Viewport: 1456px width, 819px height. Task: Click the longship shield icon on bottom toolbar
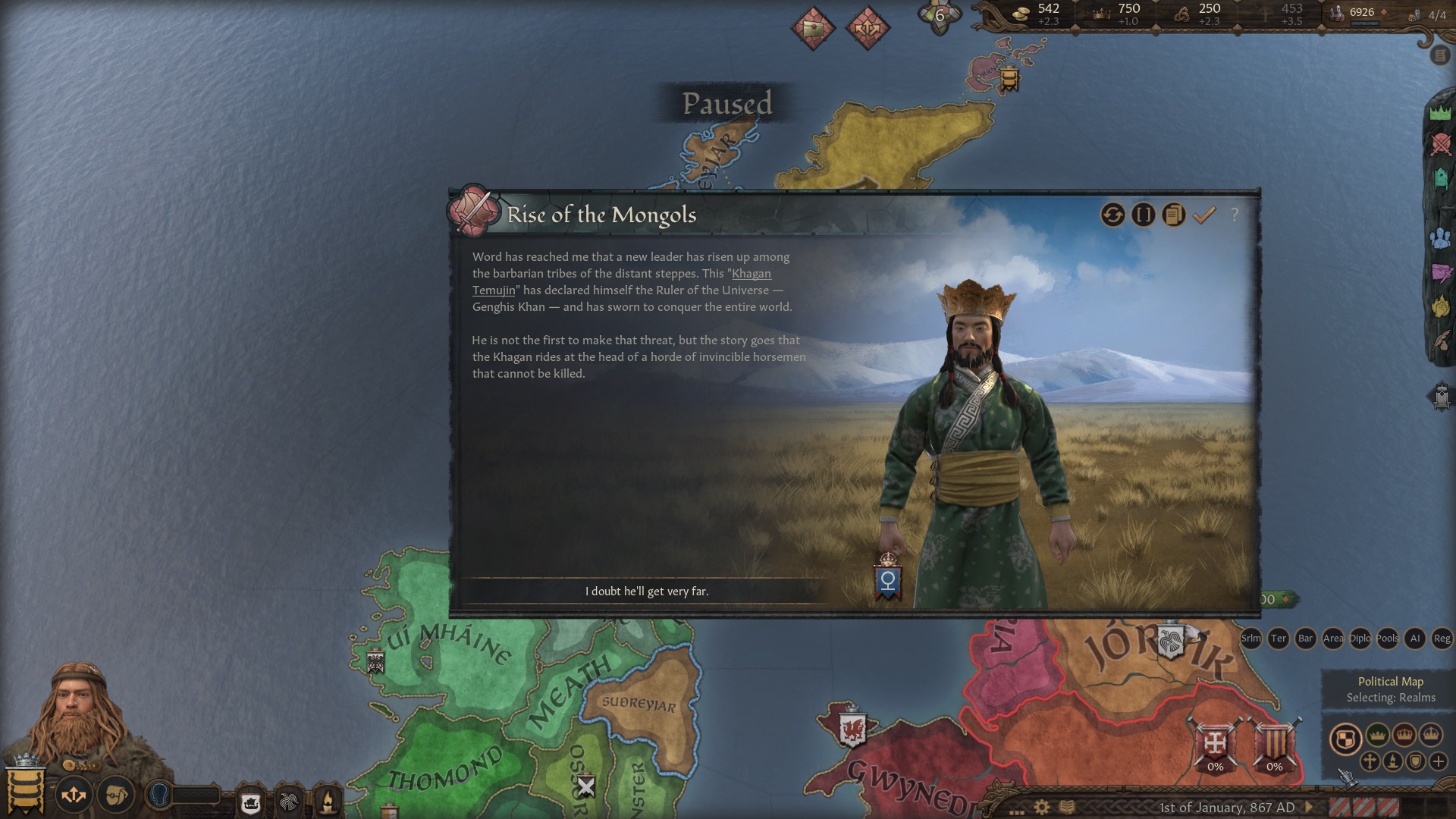pos(250,800)
